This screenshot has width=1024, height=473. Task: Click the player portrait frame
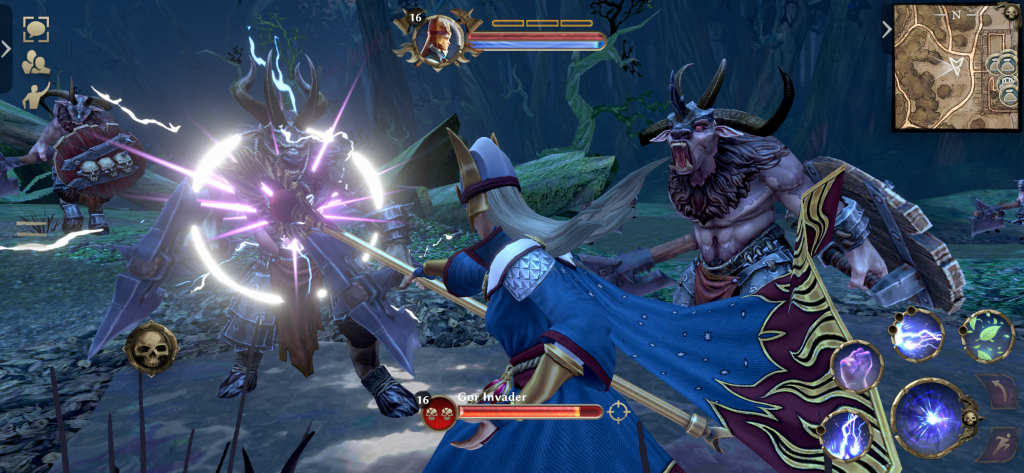pos(437,38)
